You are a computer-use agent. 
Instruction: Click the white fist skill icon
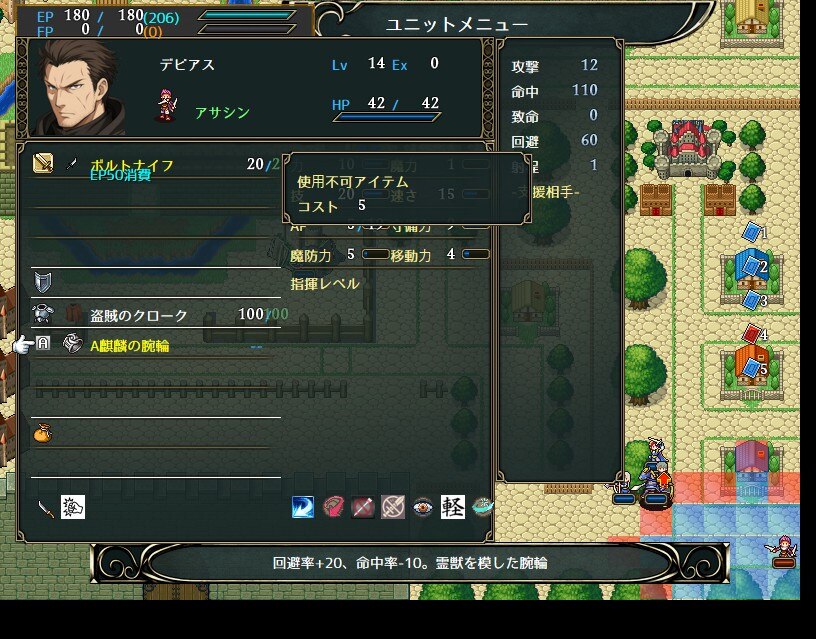(73, 507)
